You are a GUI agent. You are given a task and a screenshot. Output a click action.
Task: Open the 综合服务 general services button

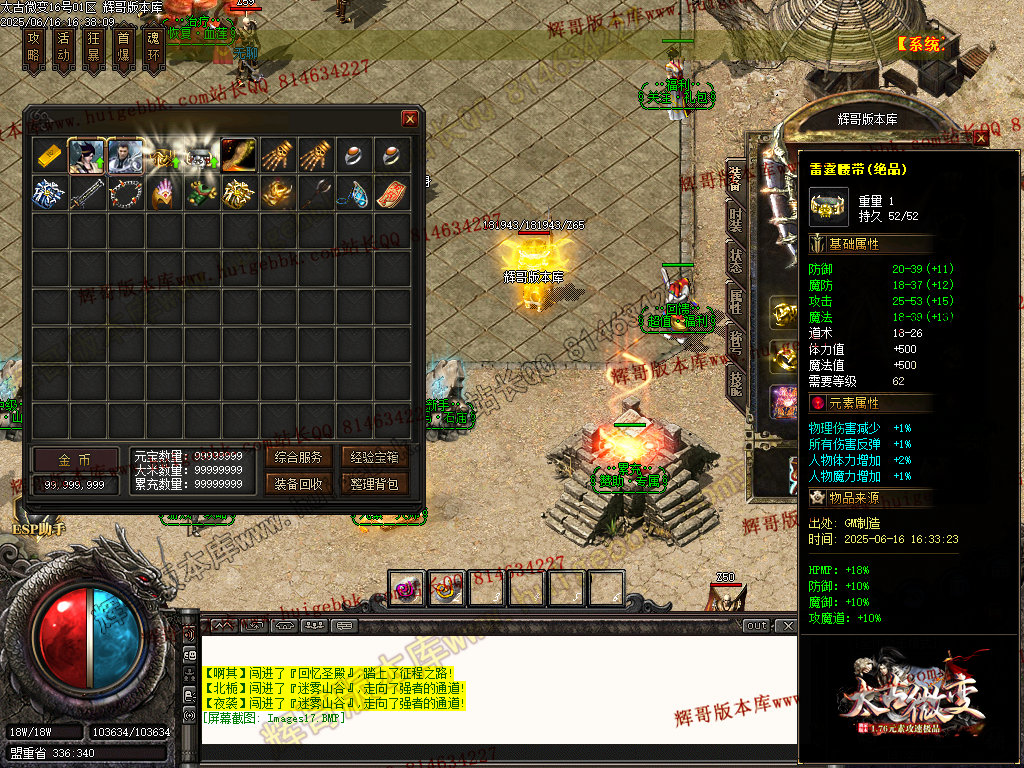(298, 458)
